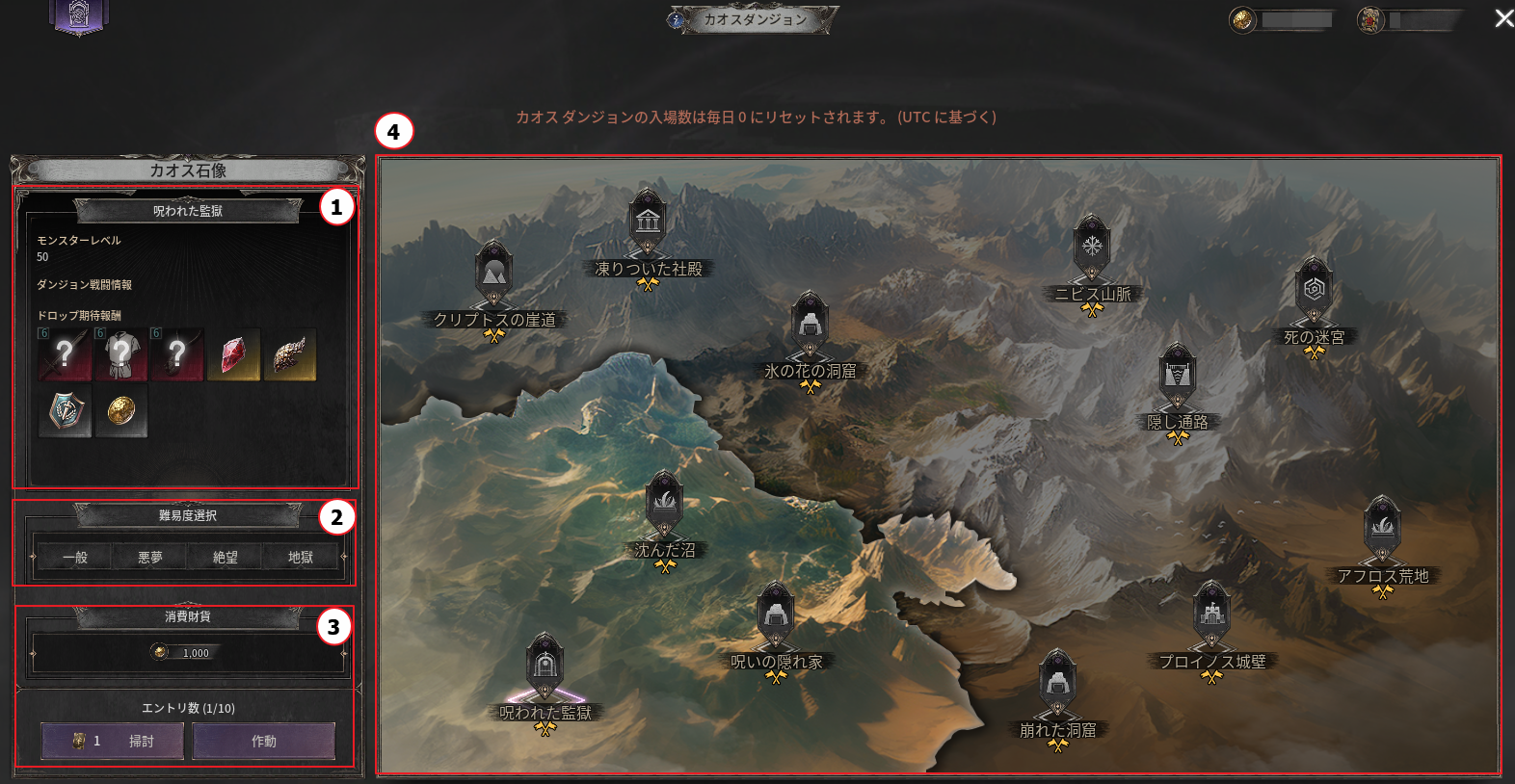Choose 悪夢 difficulty
The image size is (1515, 784).
(149, 558)
